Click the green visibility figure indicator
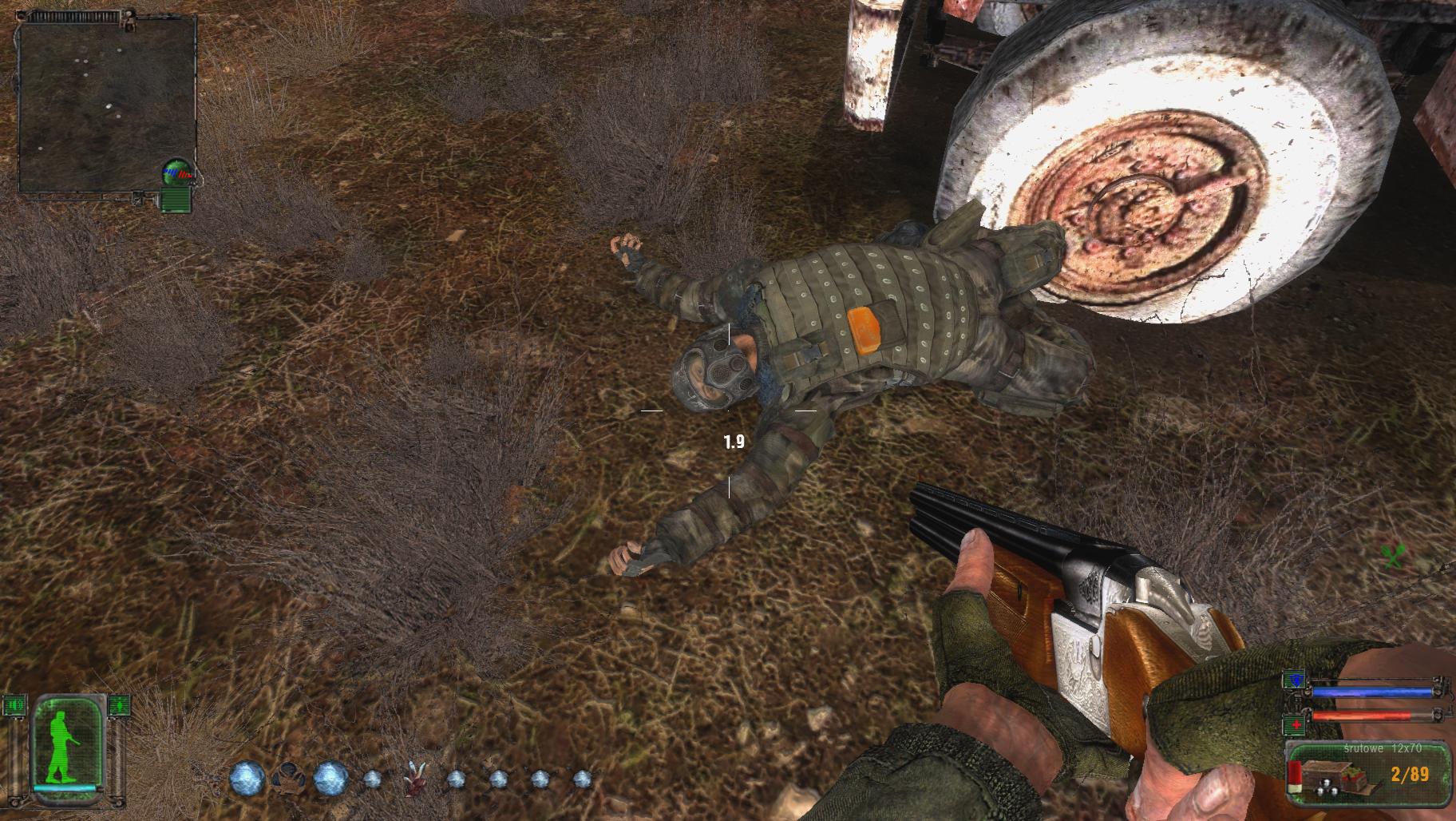Image resolution: width=1456 pixels, height=821 pixels. (120, 706)
